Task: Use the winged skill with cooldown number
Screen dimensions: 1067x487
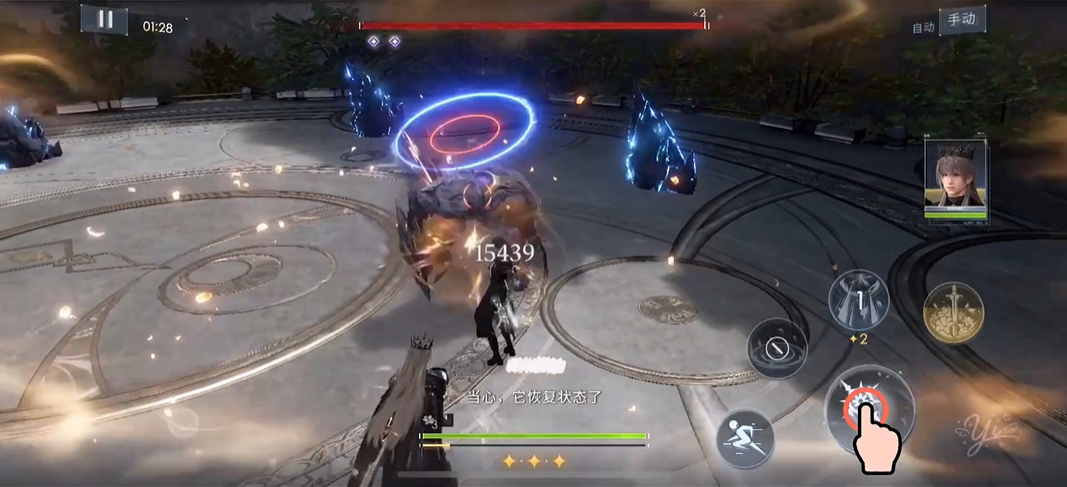Action: coord(859,299)
